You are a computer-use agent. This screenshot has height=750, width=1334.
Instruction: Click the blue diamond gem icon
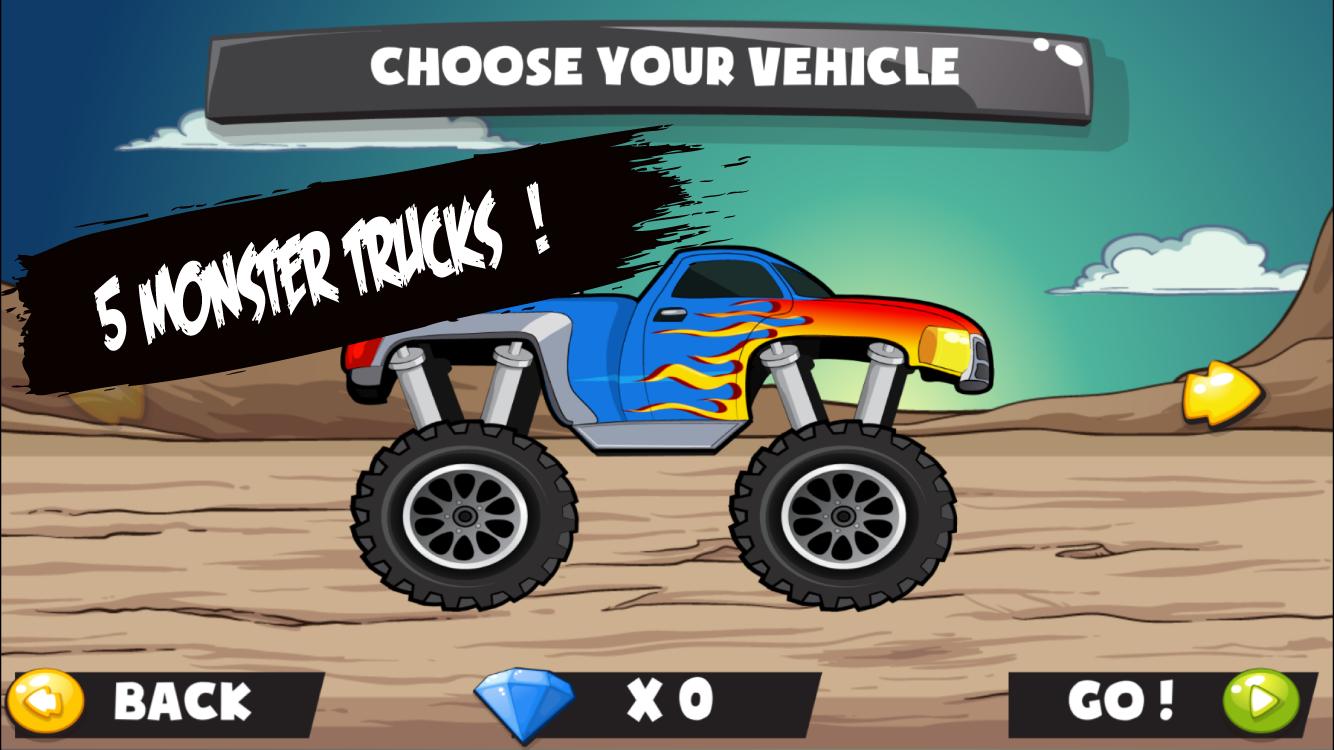523,701
